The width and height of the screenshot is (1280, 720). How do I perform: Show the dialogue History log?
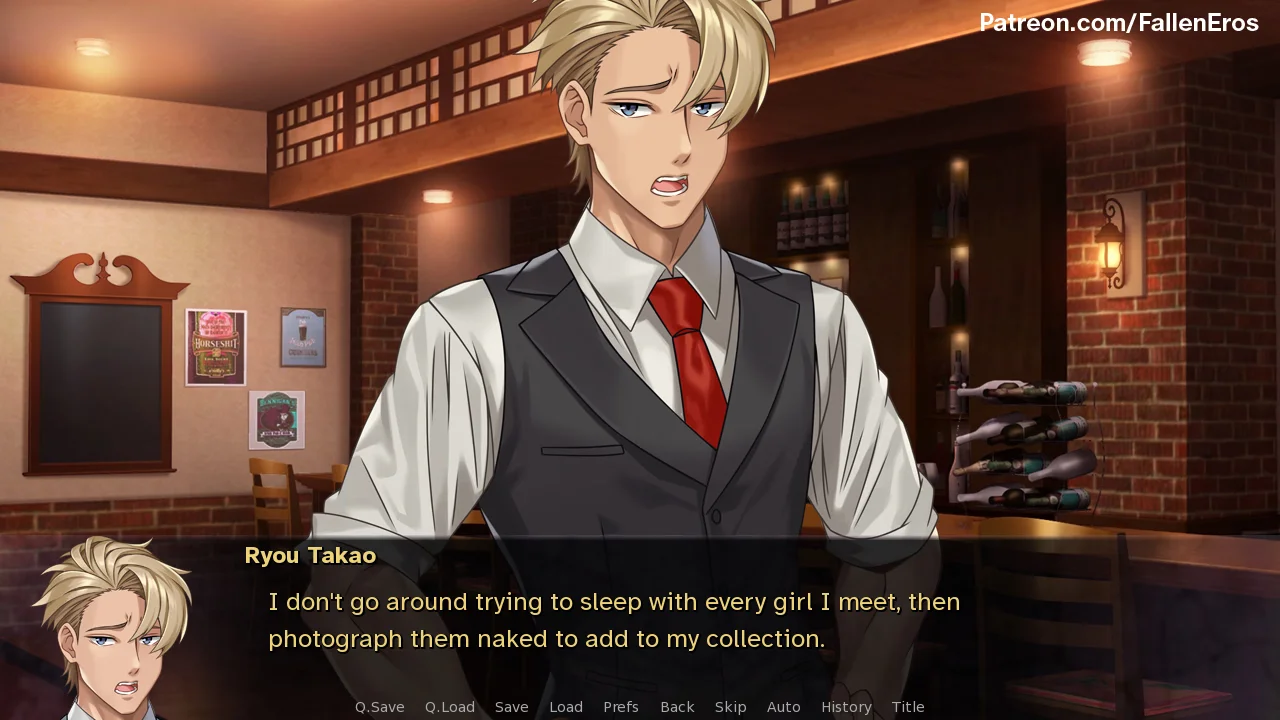click(x=846, y=707)
